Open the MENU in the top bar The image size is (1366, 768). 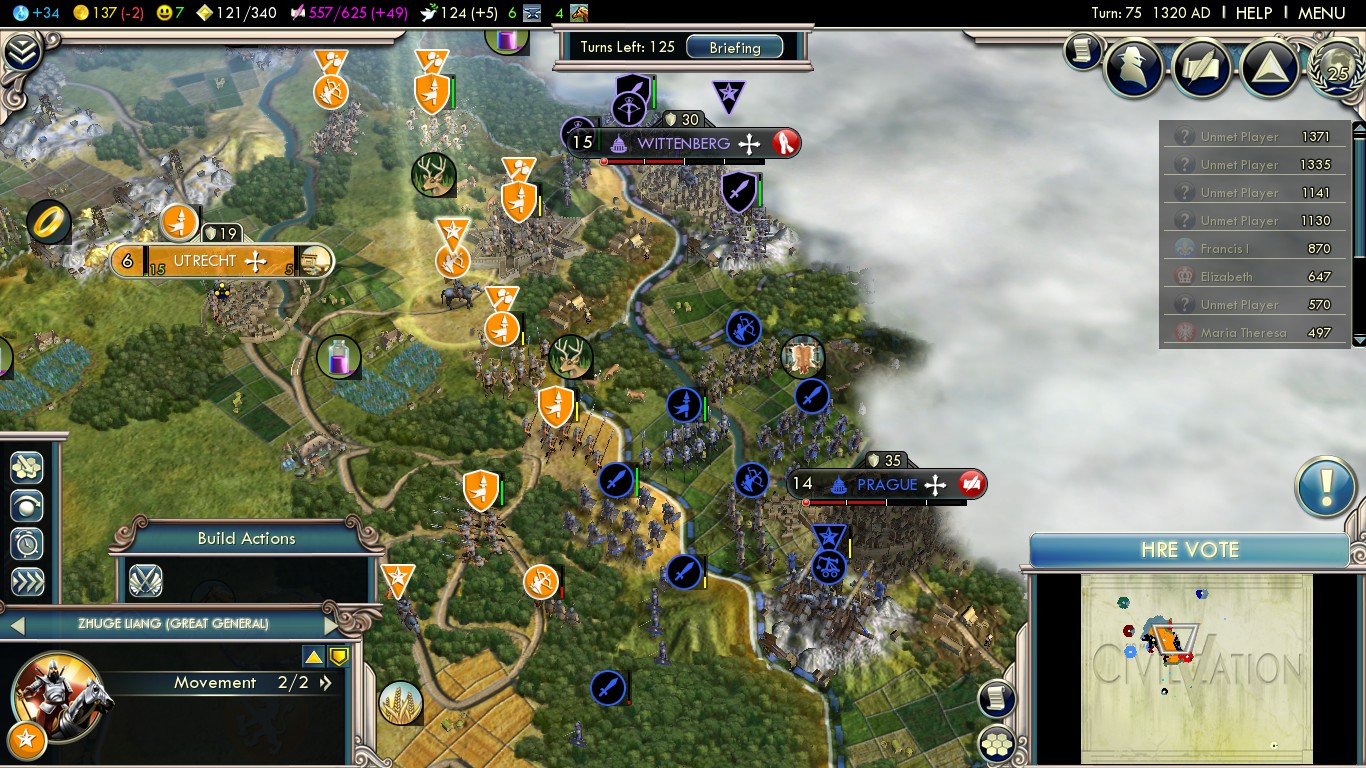point(1321,13)
